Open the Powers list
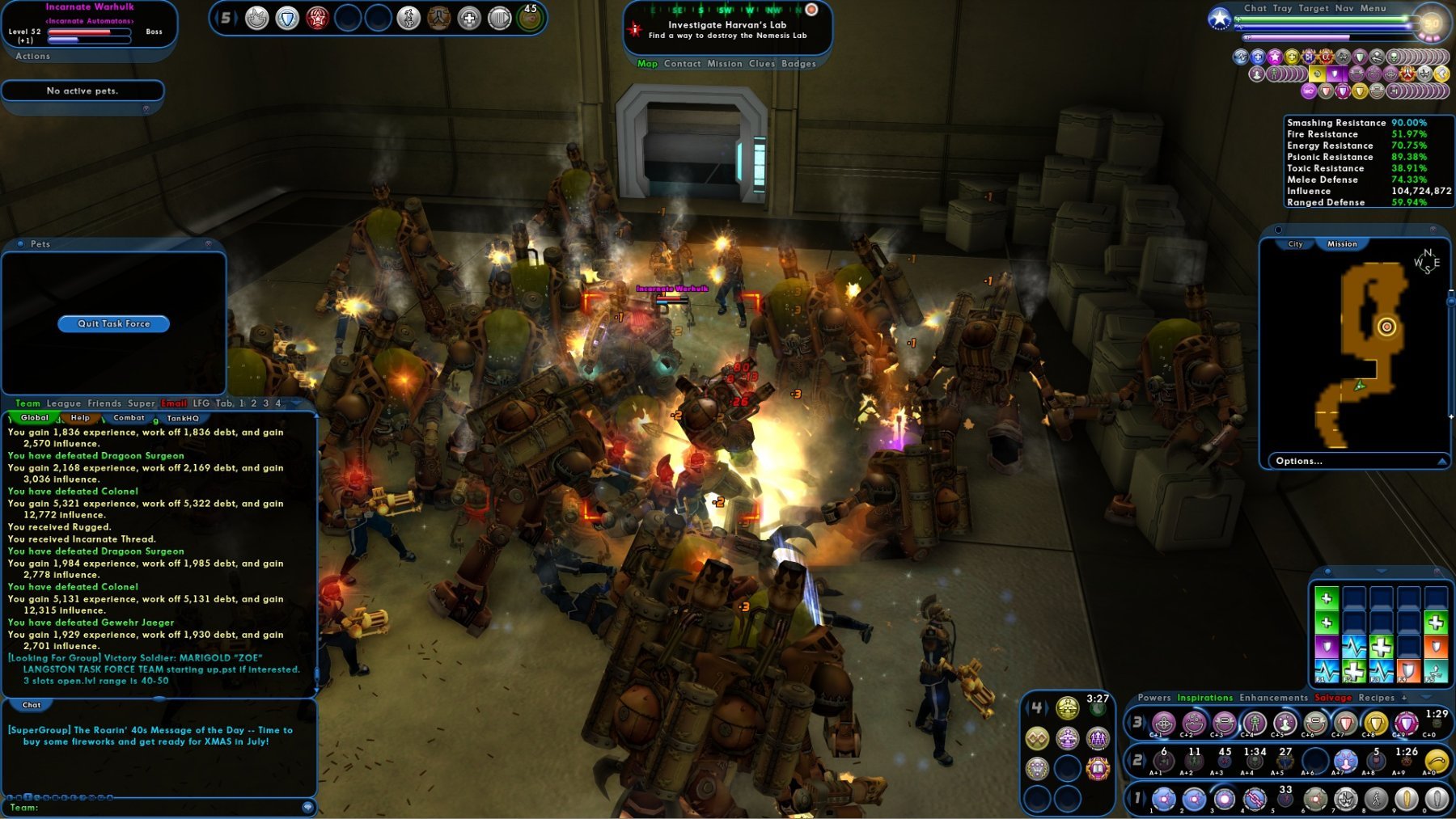Viewport: 1456px width, 819px height. [x=1153, y=698]
